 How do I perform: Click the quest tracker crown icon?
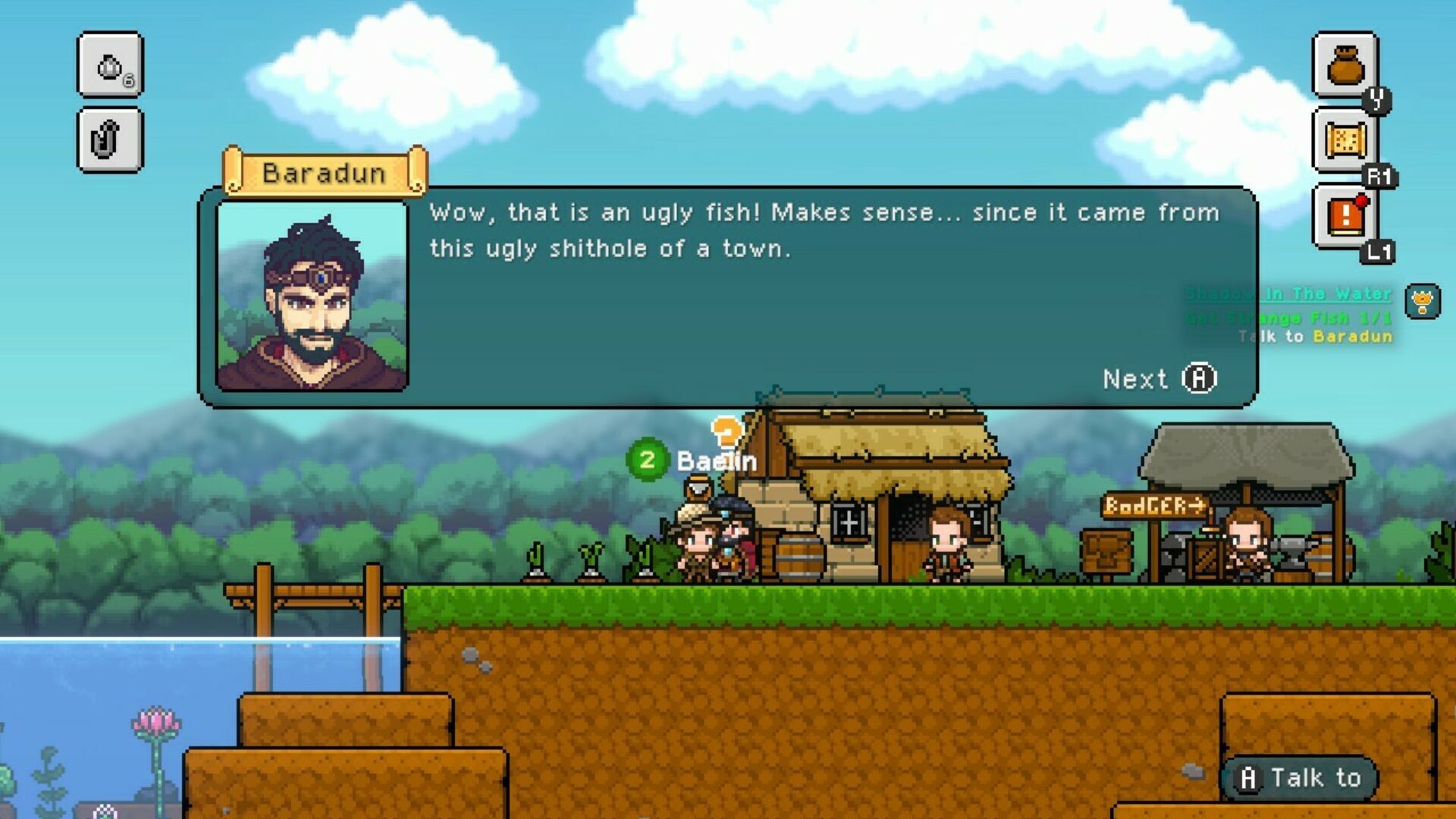click(x=1422, y=302)
